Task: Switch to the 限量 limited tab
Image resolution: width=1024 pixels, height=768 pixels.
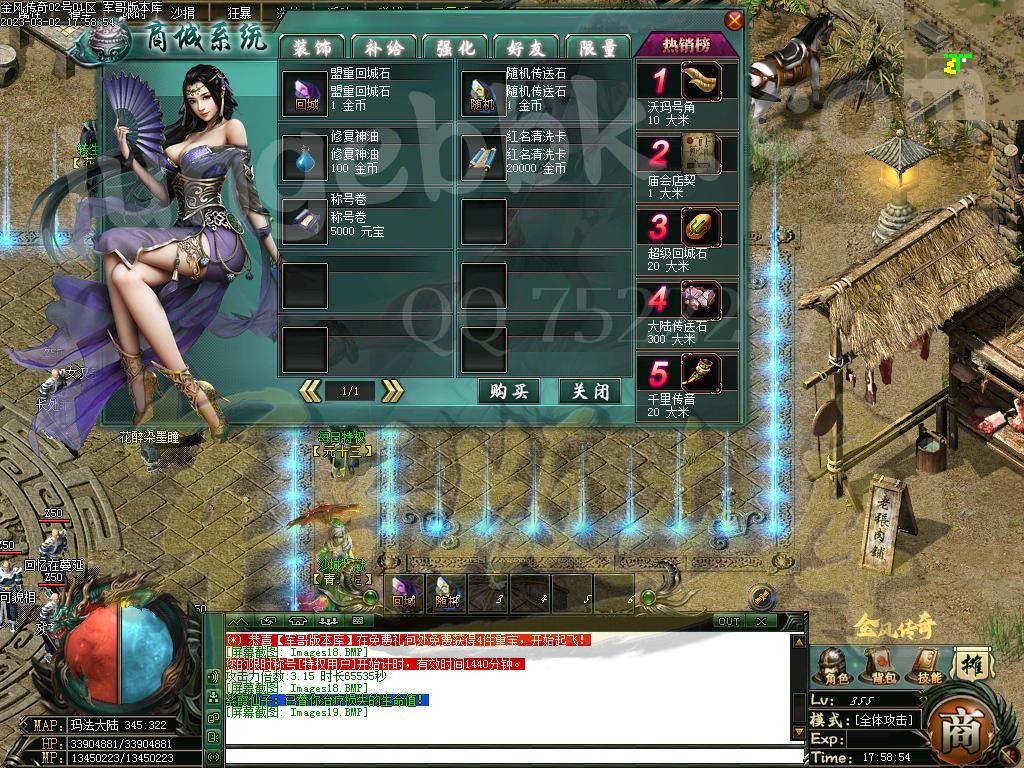Action: point(598,47)
